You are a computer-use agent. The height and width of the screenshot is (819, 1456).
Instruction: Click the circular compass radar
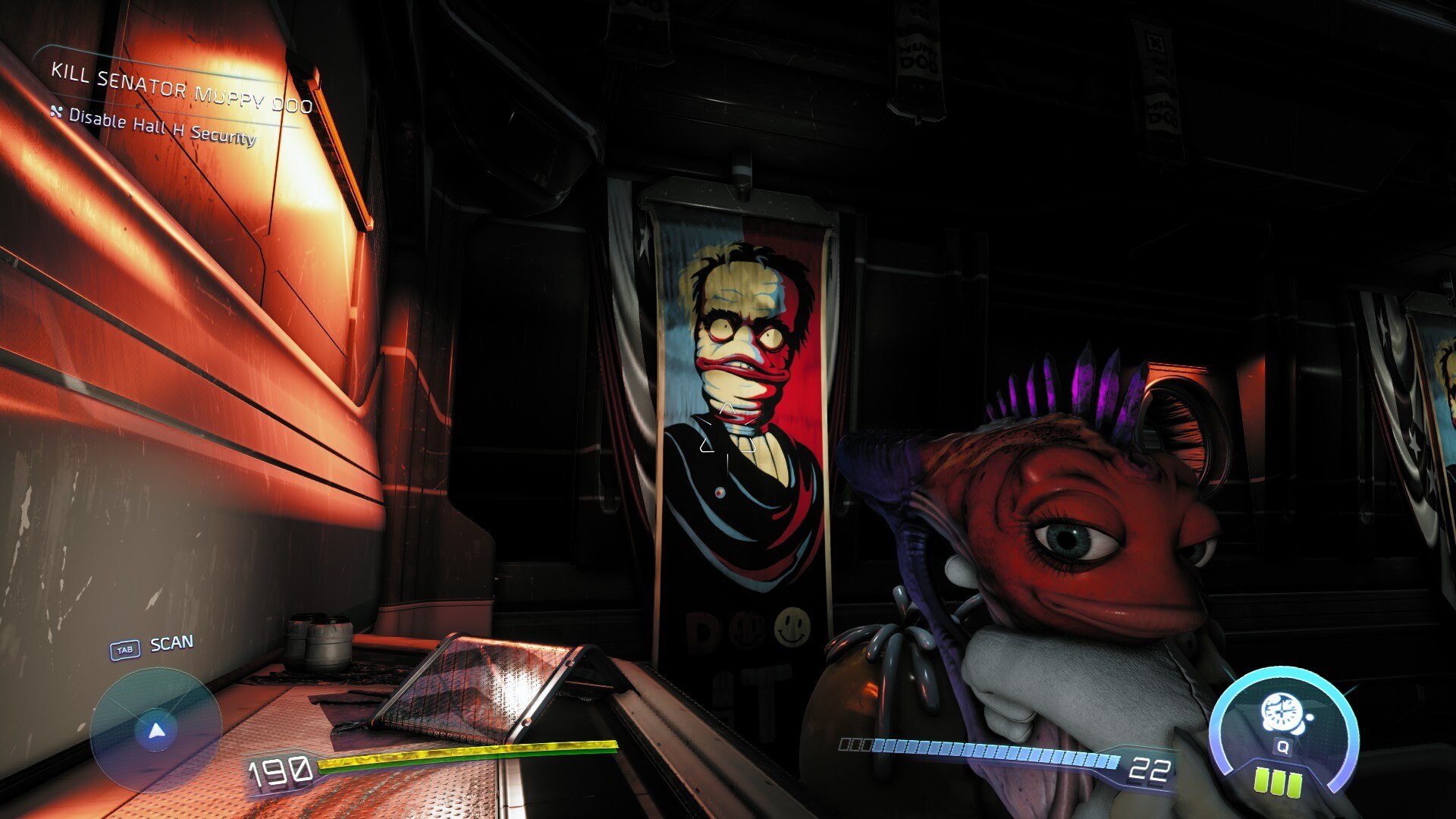tap(155, 730)
